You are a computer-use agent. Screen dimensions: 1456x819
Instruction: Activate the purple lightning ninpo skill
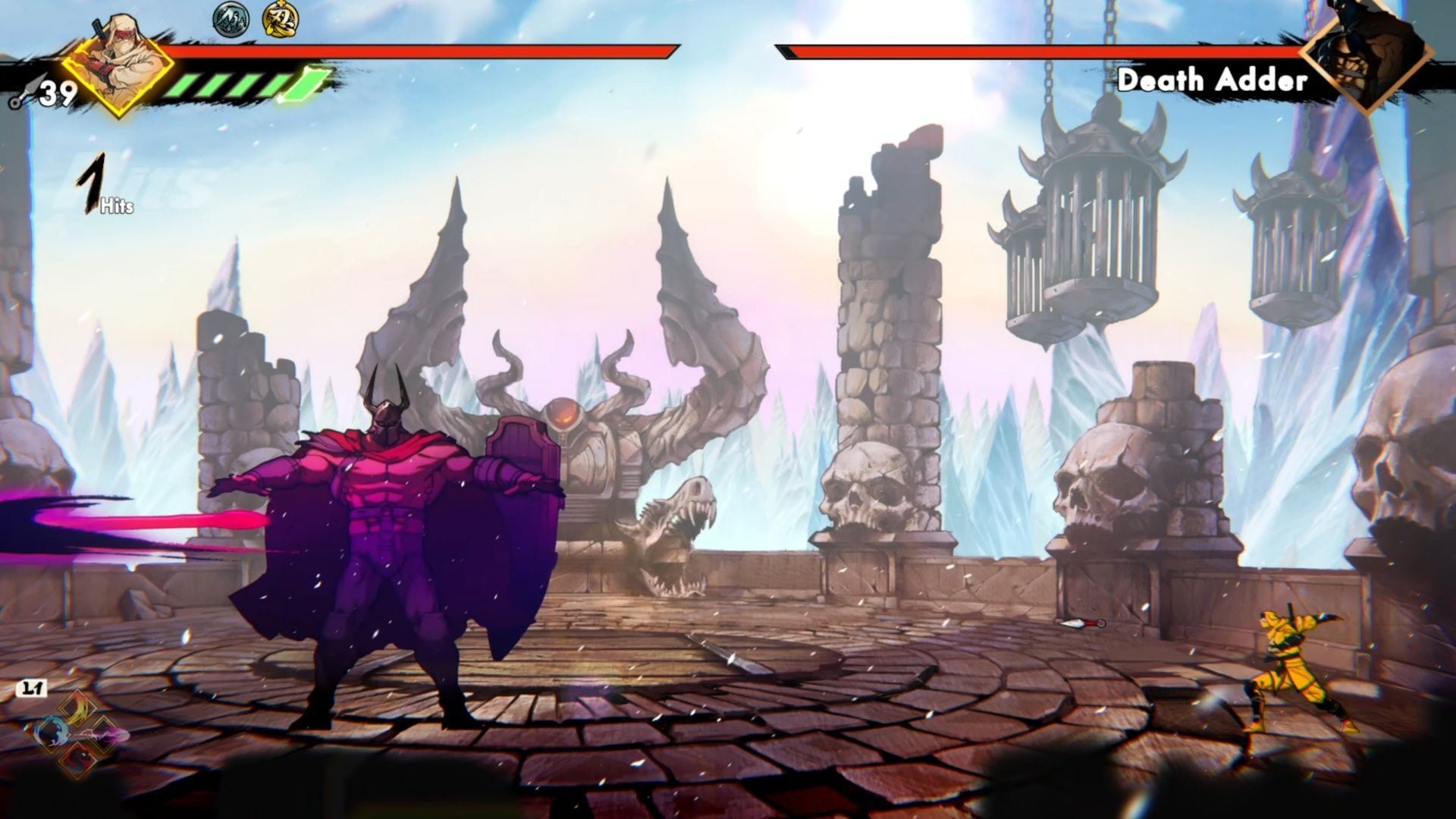tap(105, 733)
